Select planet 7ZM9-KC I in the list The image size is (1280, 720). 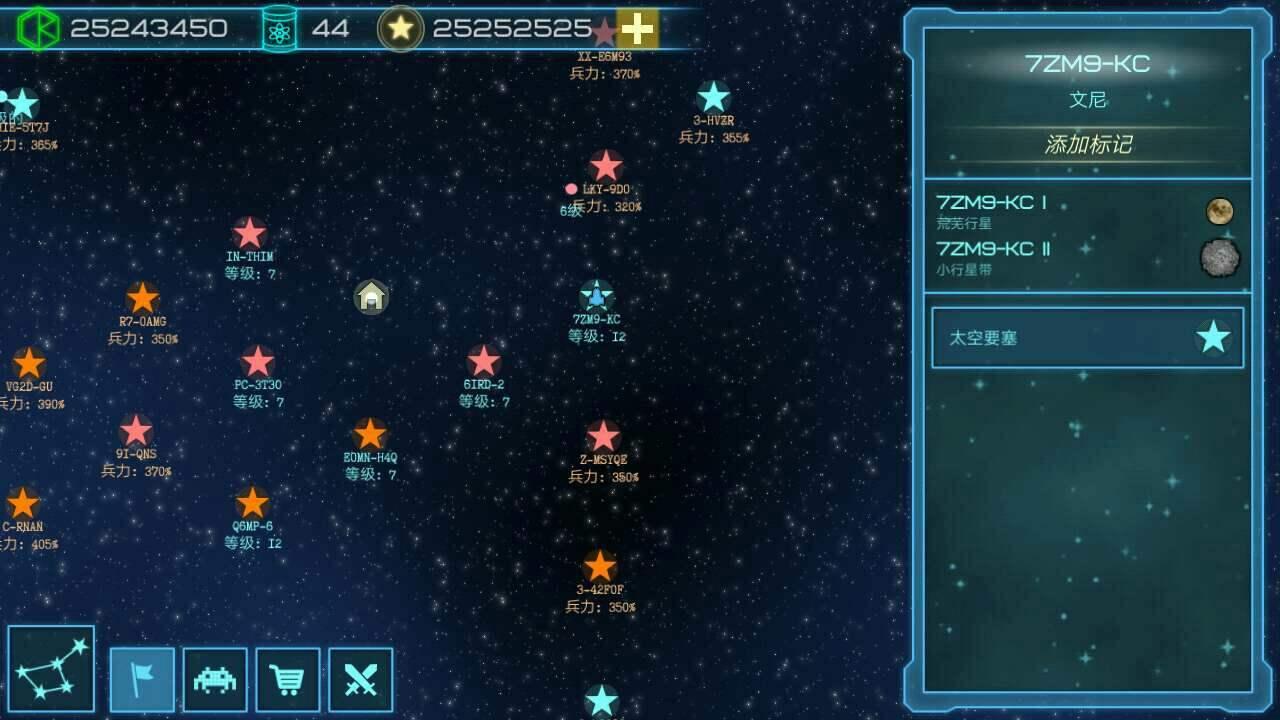click(x=1087, y=211)
